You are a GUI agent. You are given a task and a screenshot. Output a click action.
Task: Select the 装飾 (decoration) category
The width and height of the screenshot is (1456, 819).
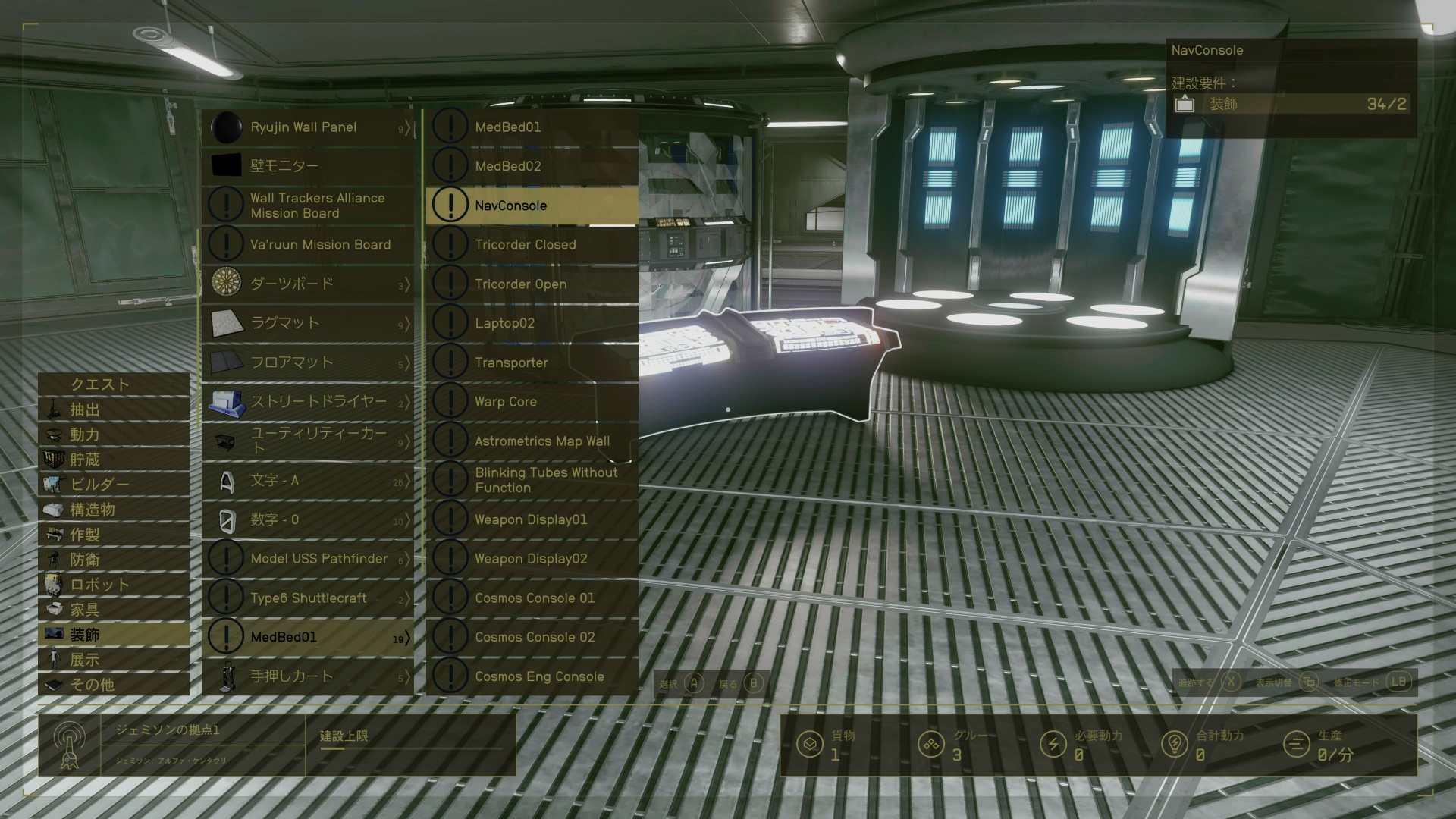[x=114, y=635]
